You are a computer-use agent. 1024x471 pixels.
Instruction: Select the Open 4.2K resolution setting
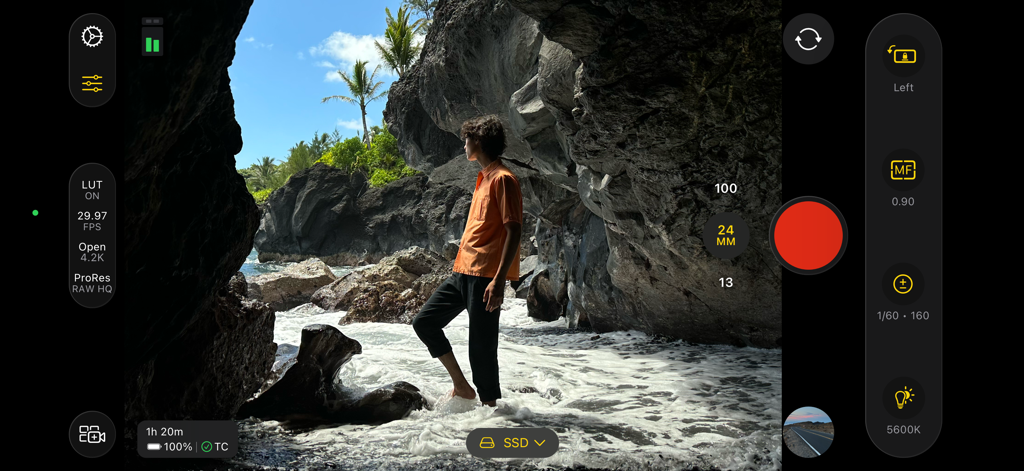point(92,252)
